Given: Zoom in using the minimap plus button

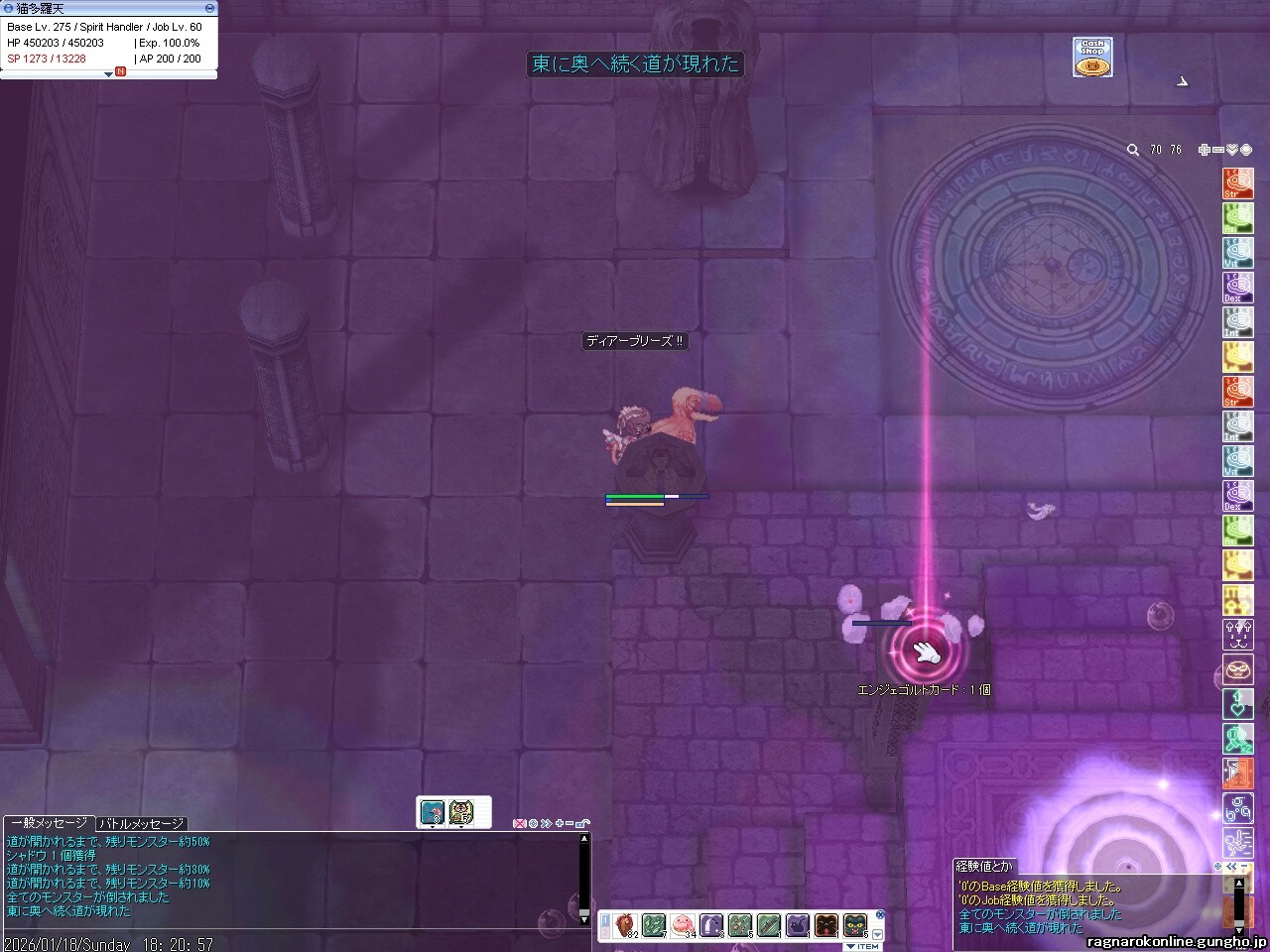Looking at the screenshot, I should tap(1204, 150).
